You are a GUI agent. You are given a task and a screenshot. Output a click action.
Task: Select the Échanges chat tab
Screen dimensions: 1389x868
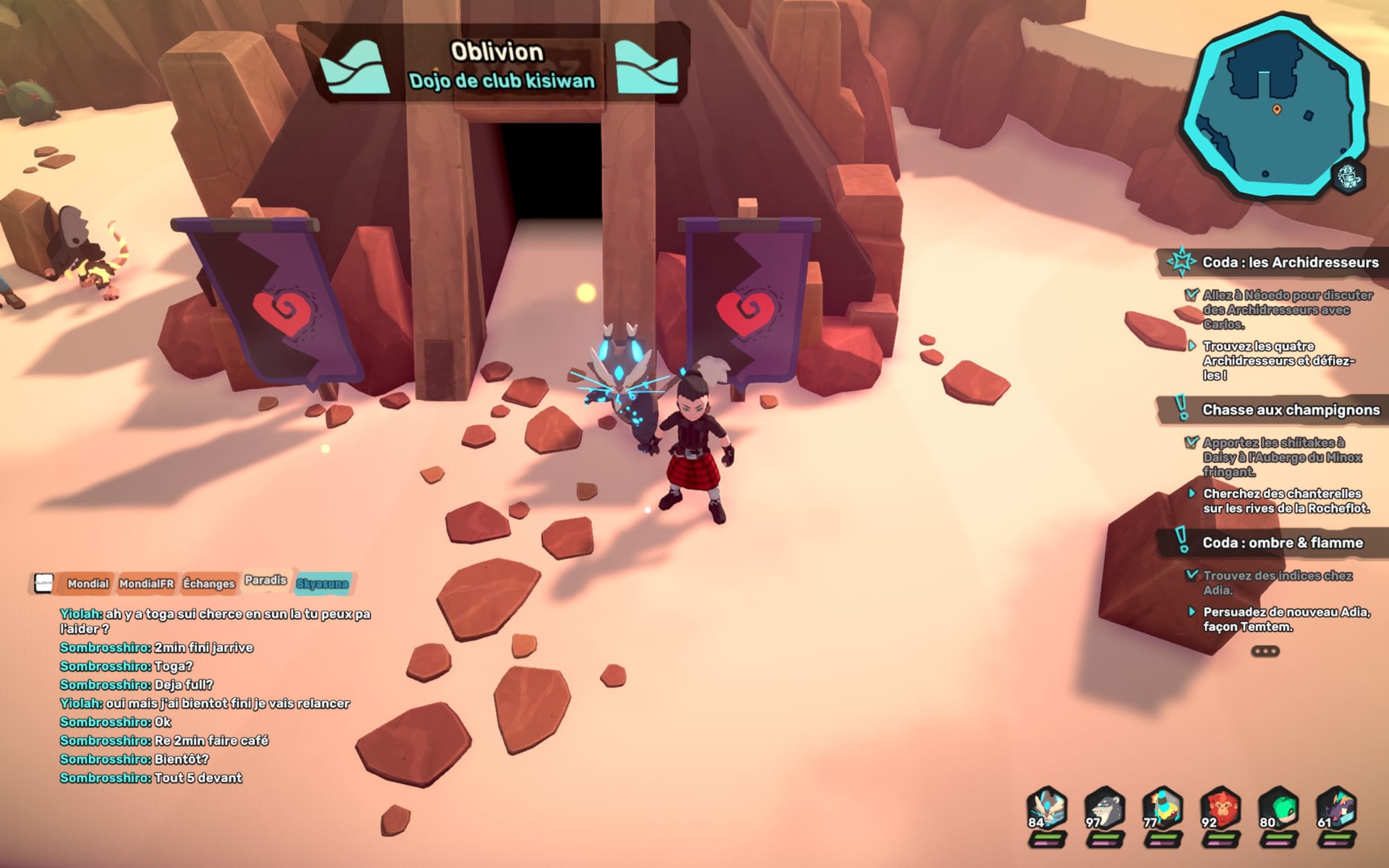(x=208, y=584)
